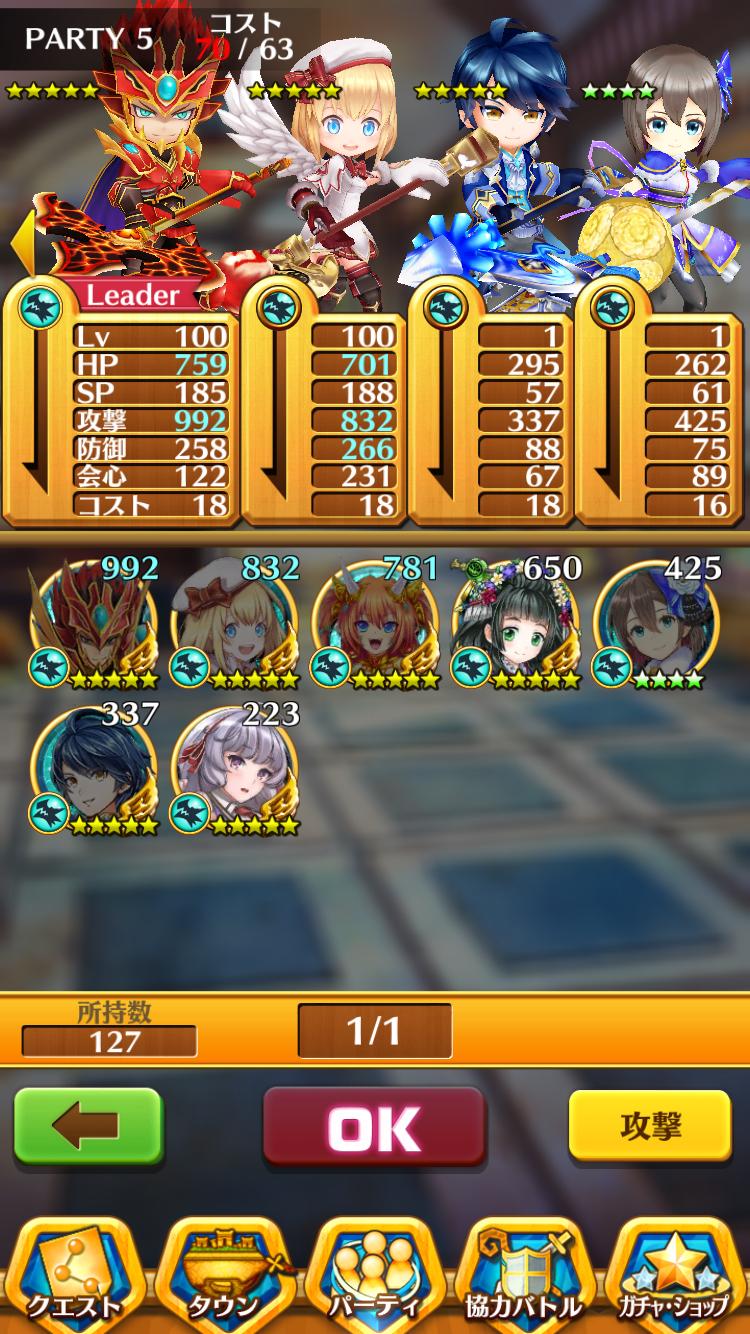
Task: Open the ガチャ・ショップ gacha shop menu
Action: 674,1275
